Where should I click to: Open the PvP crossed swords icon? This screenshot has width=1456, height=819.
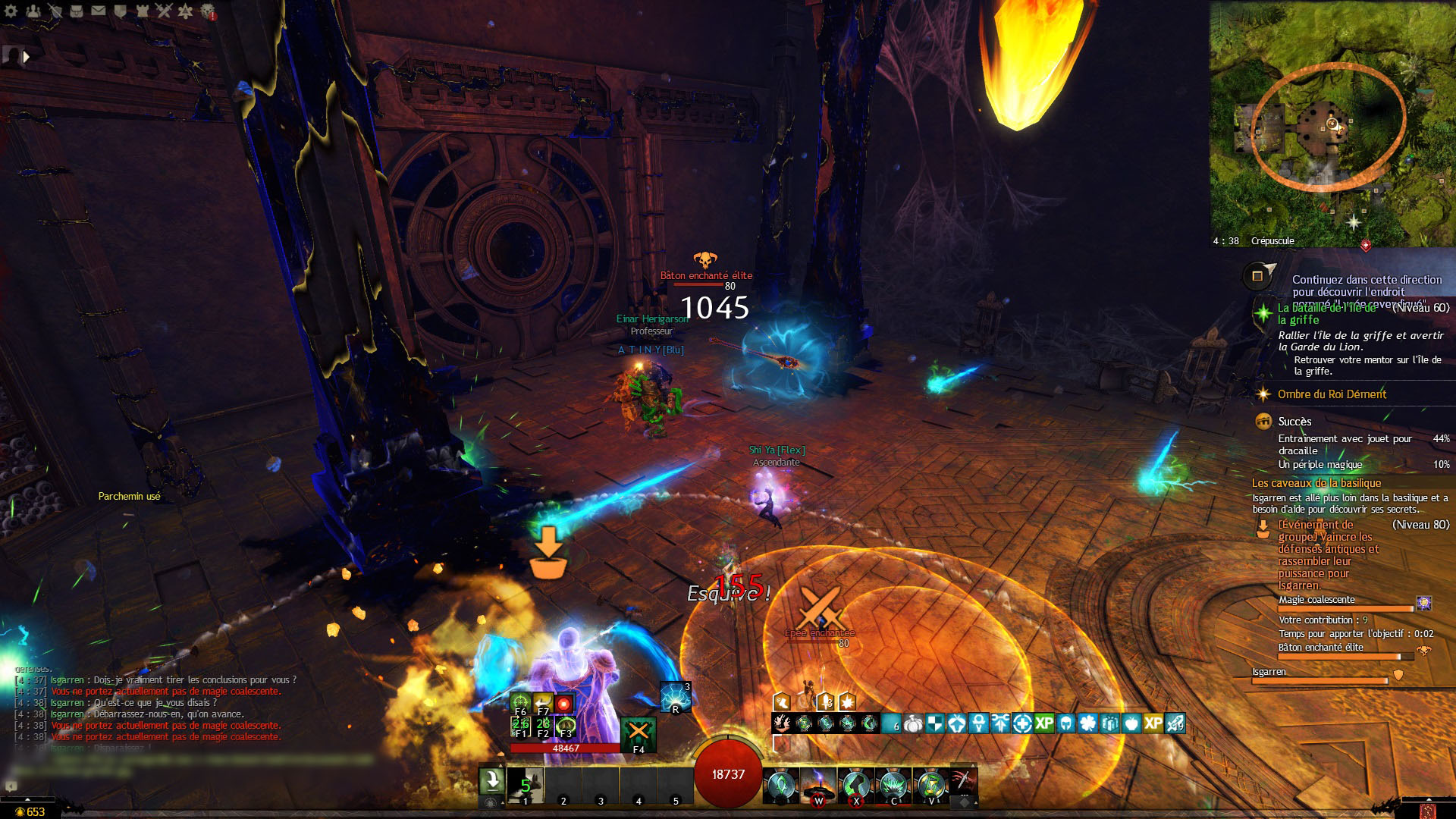165,11
